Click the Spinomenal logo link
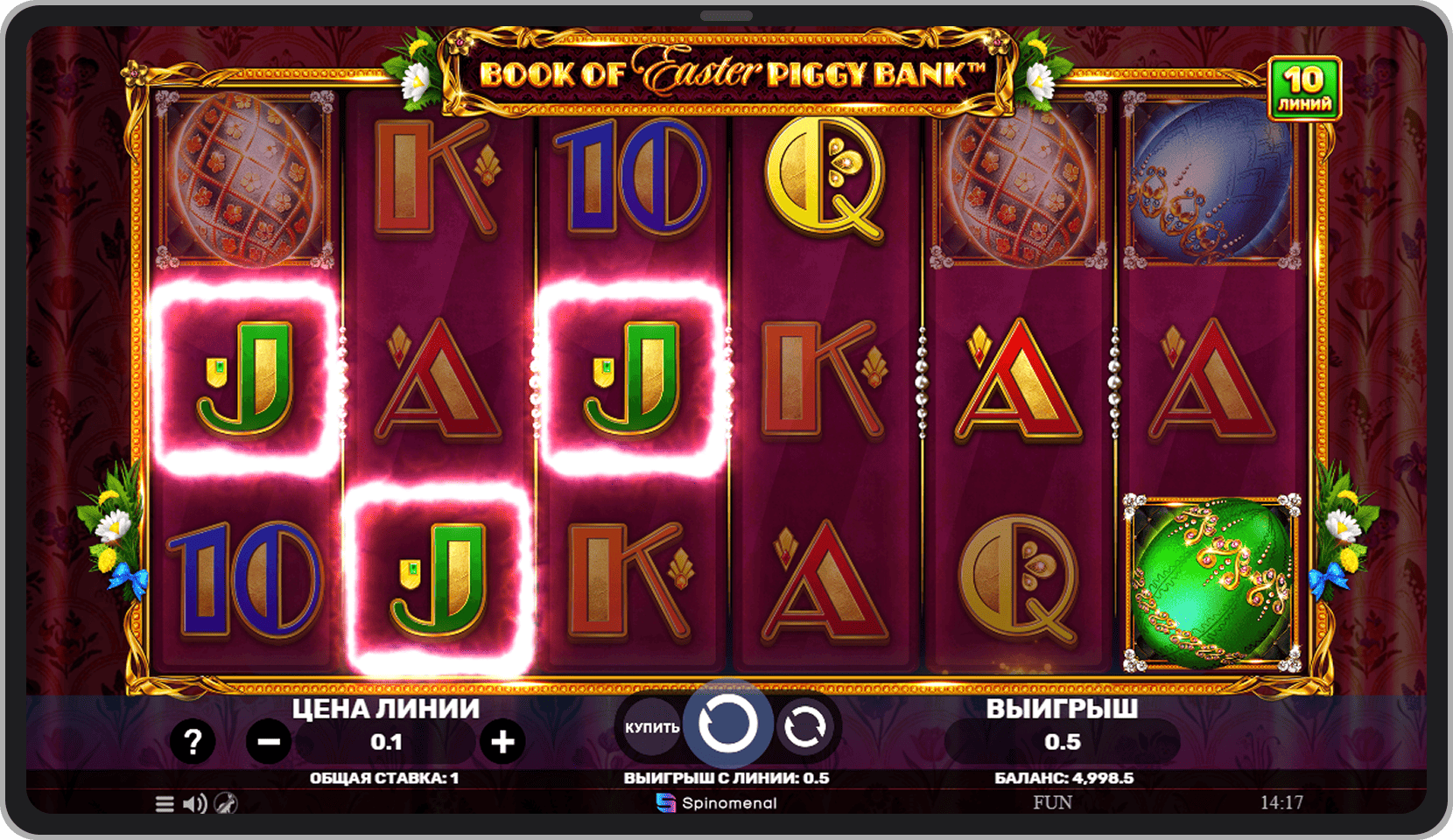The width and height of the screenshot is (1453, 840). pos(717,803)
